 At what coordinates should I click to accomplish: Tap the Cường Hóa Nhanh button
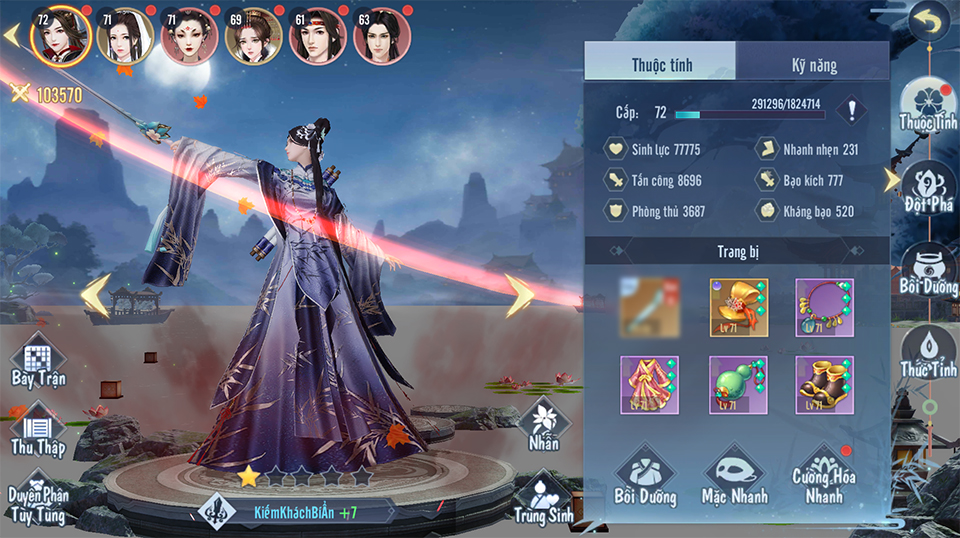click(822, 475)
